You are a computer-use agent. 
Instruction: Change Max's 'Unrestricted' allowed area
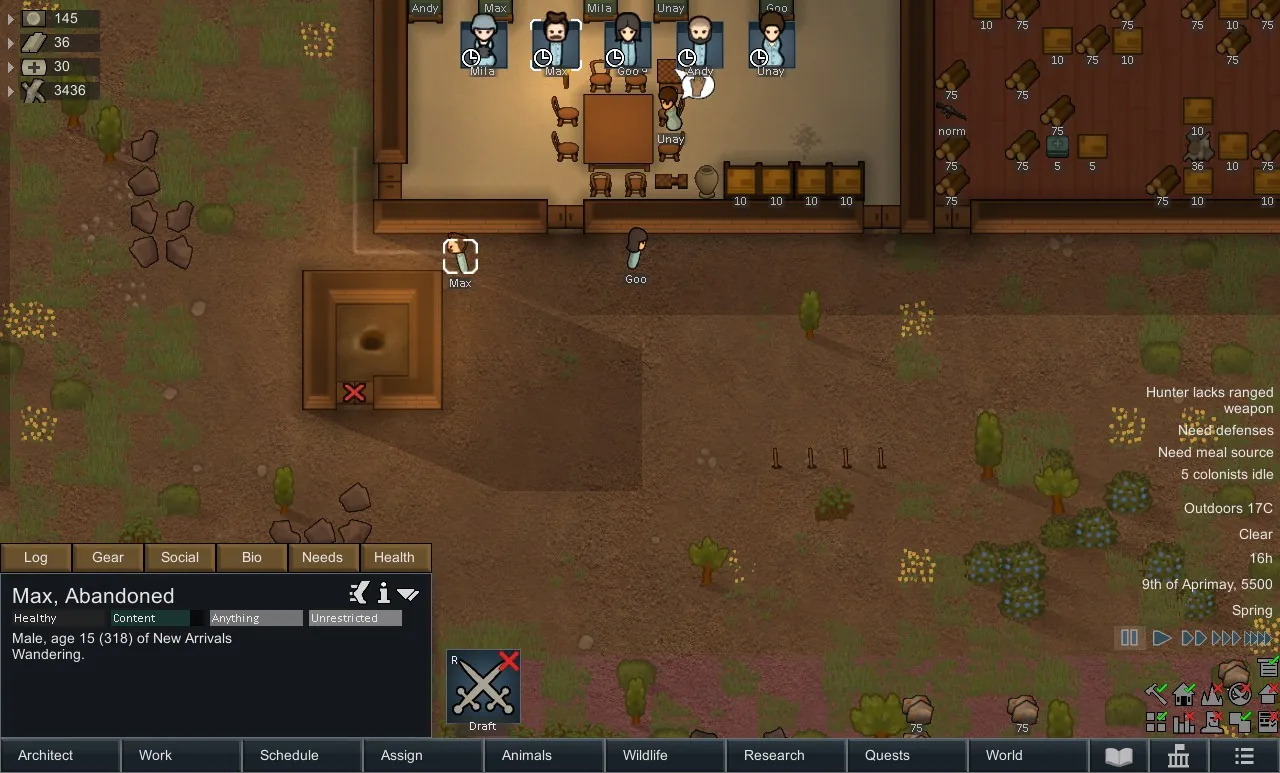click(x=355, y=618)
